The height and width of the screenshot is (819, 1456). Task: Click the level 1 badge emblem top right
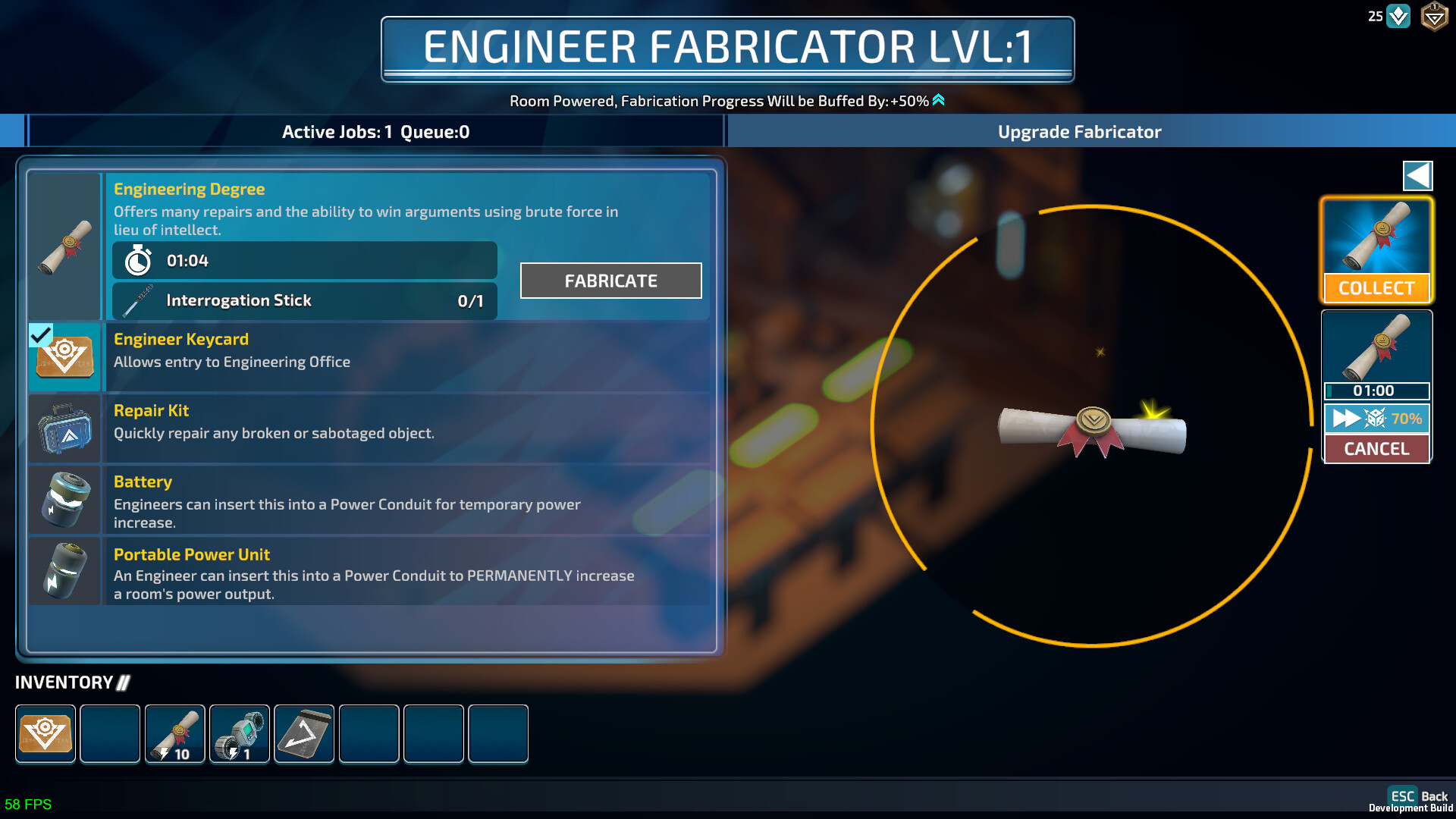point(1436,15)
